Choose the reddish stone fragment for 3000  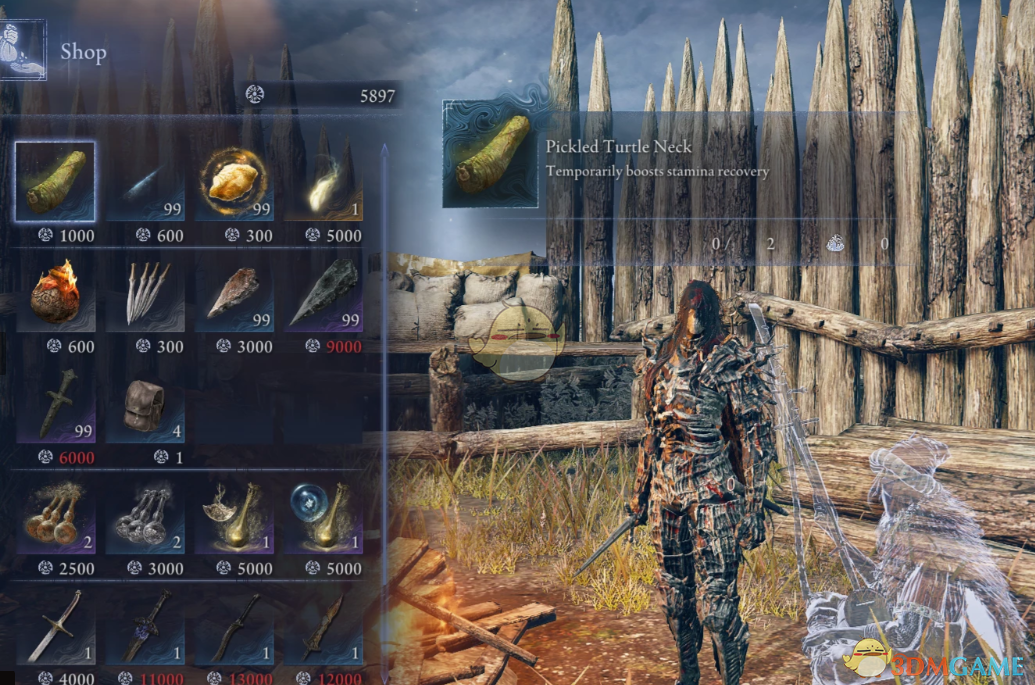(235, 292)
